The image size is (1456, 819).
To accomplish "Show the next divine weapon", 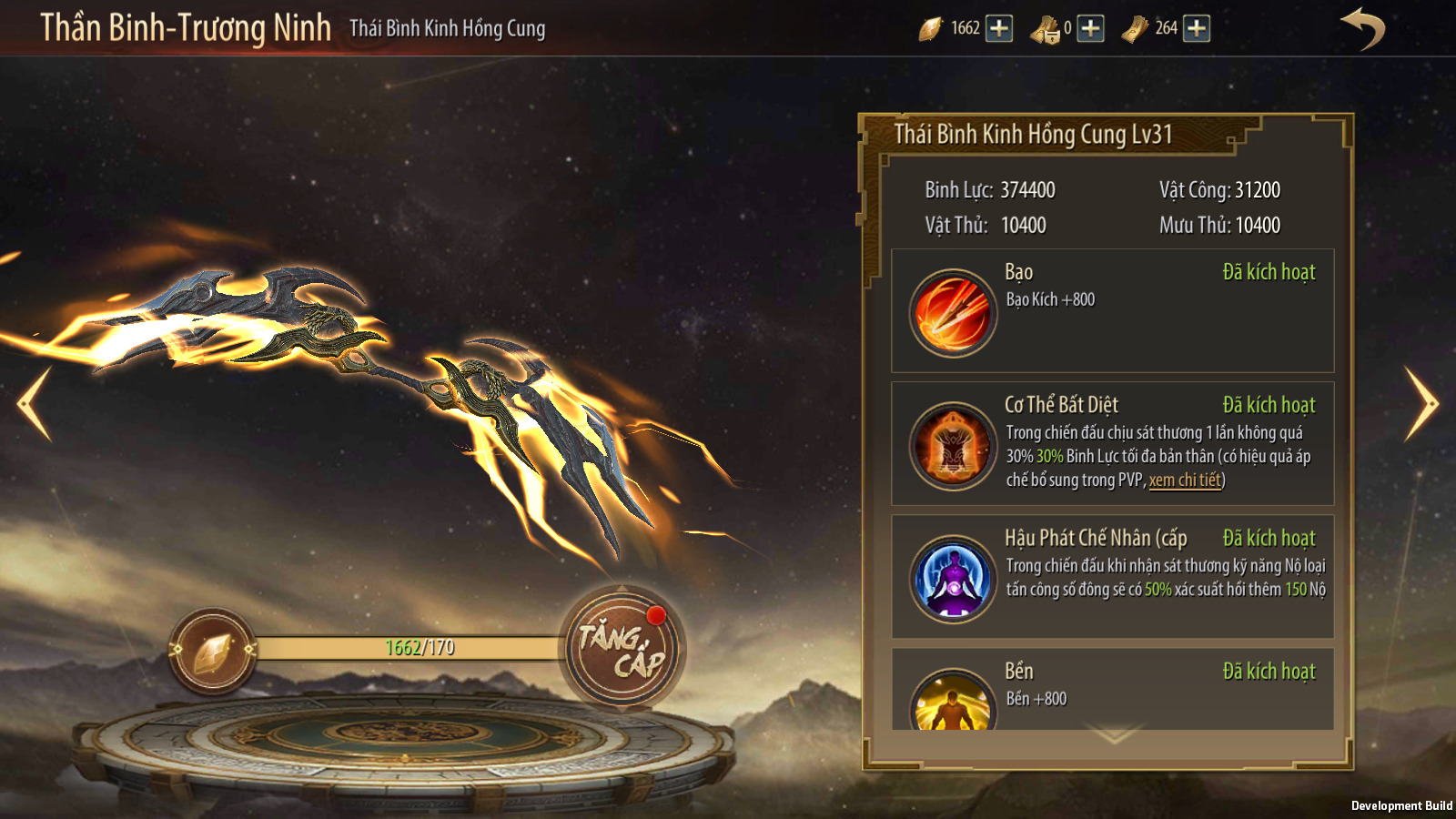I will [x=1421, y=403].
